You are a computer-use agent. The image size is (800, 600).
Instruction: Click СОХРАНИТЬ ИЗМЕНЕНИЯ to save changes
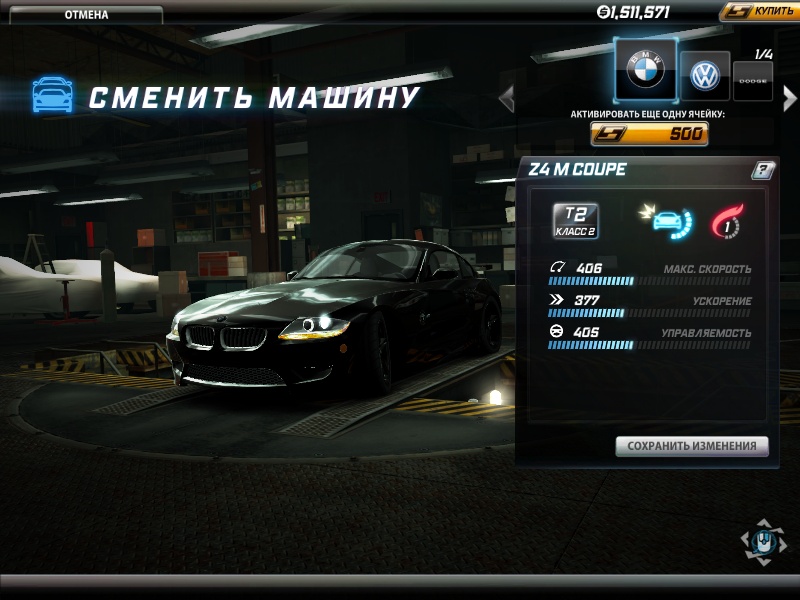(692, 446)
